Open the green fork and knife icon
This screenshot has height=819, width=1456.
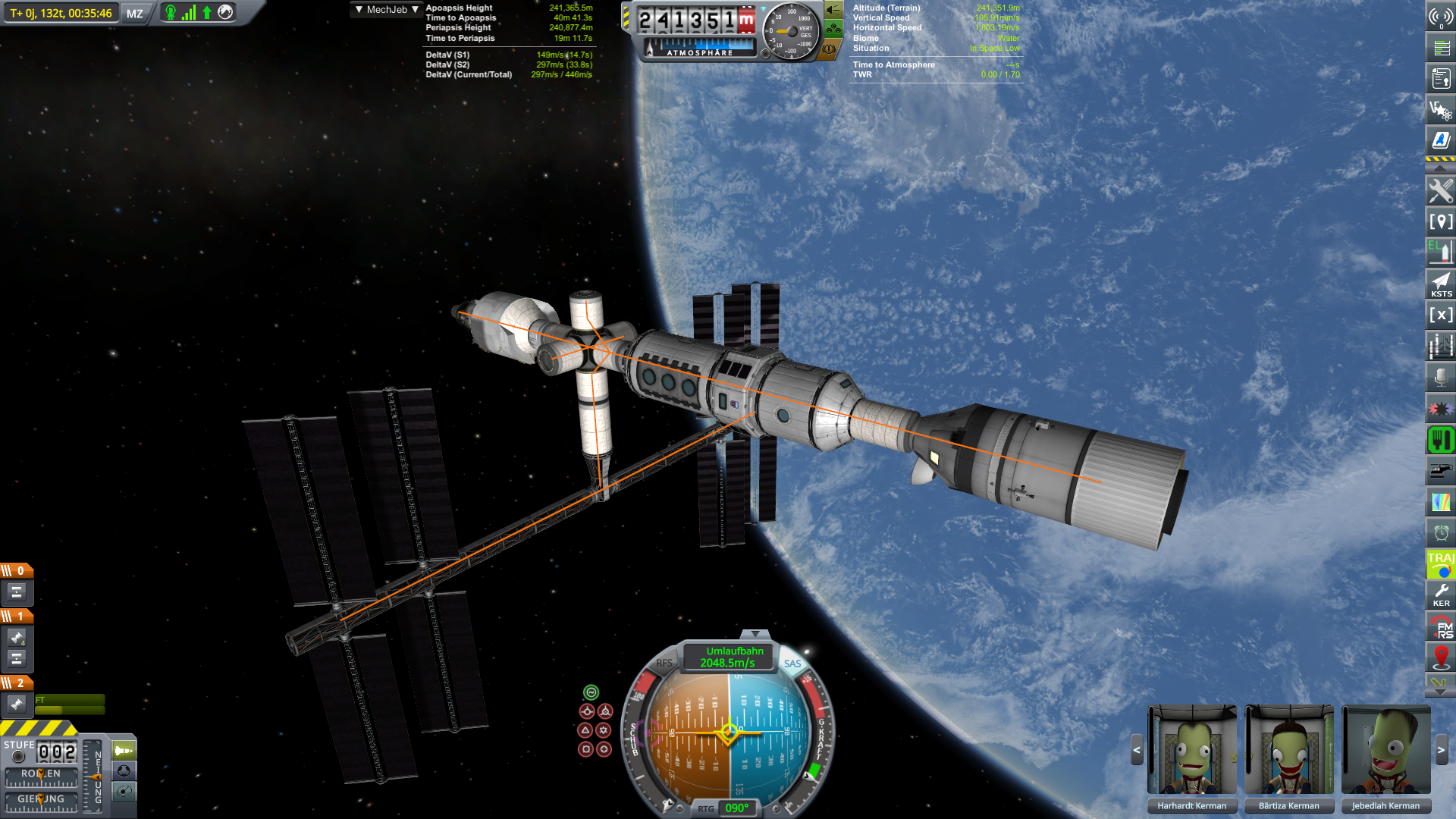click(x=1441, y=439)
